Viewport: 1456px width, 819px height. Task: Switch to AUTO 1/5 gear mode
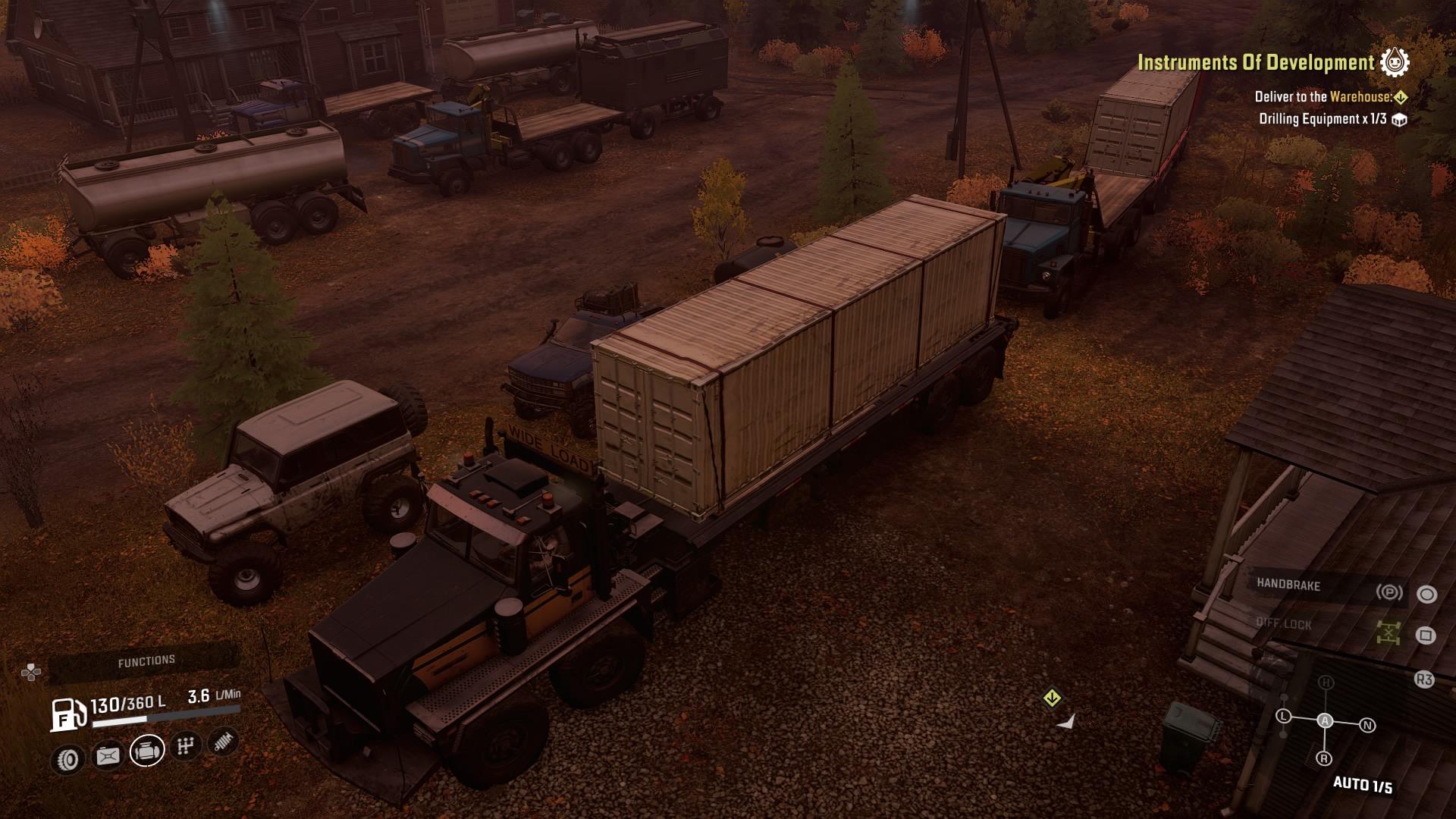(1362, 784)
